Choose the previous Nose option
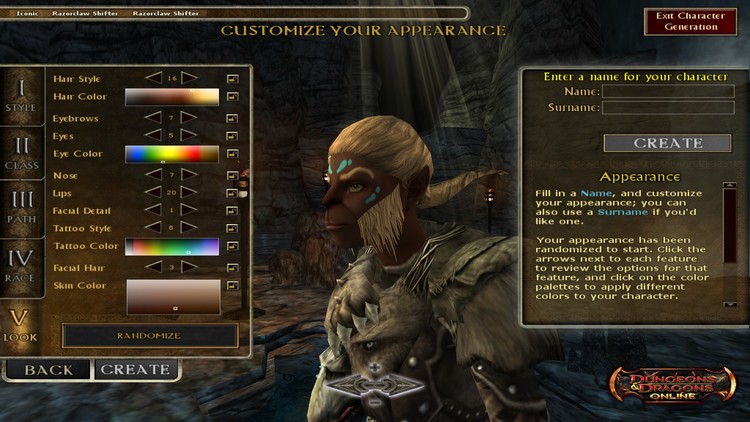This screenshot has height=422, width=750. 153,174
